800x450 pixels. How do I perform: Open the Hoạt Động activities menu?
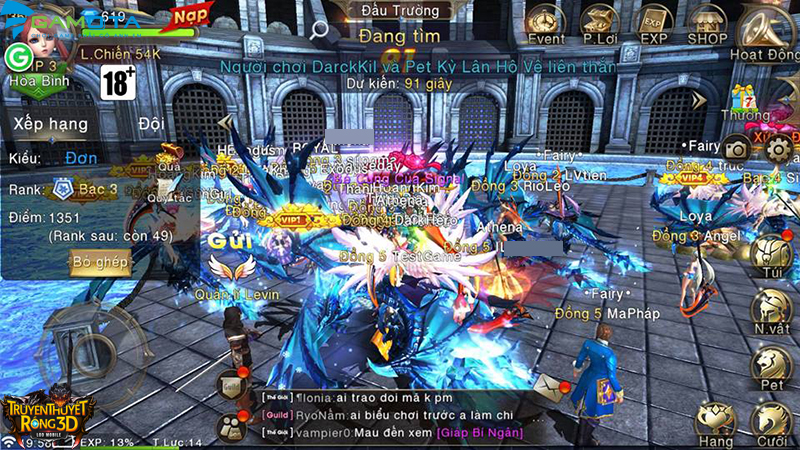pos(766,28)
